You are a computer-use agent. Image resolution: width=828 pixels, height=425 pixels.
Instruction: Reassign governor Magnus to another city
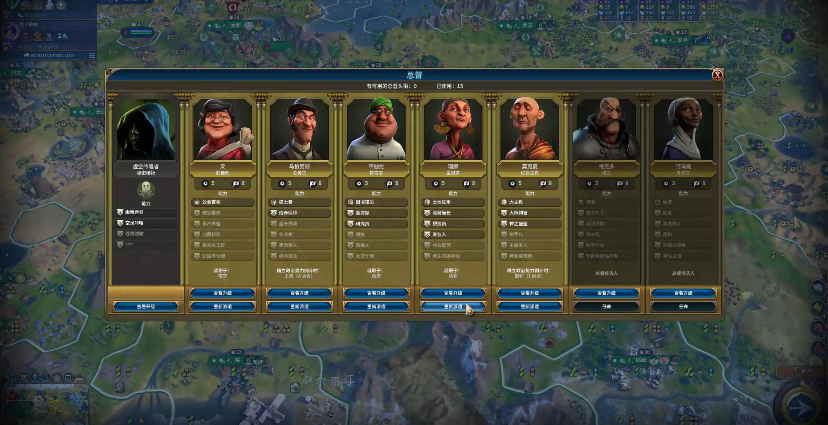tap(299, 306)
